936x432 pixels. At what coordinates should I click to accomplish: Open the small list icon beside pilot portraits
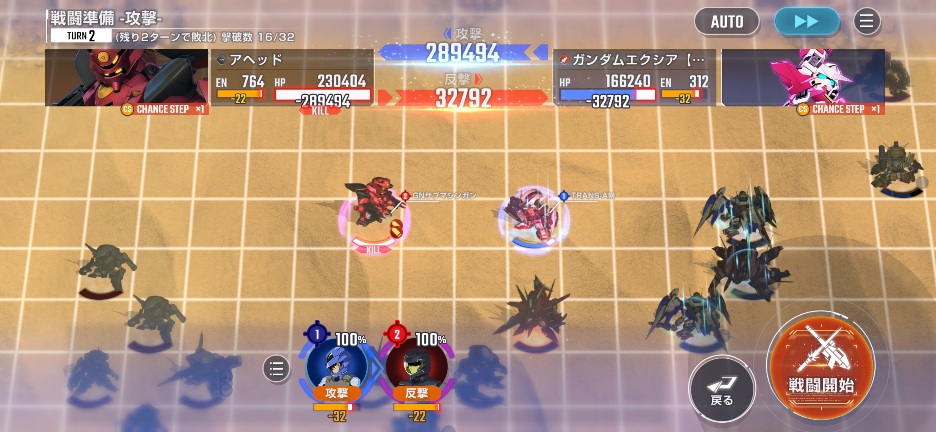276,369
